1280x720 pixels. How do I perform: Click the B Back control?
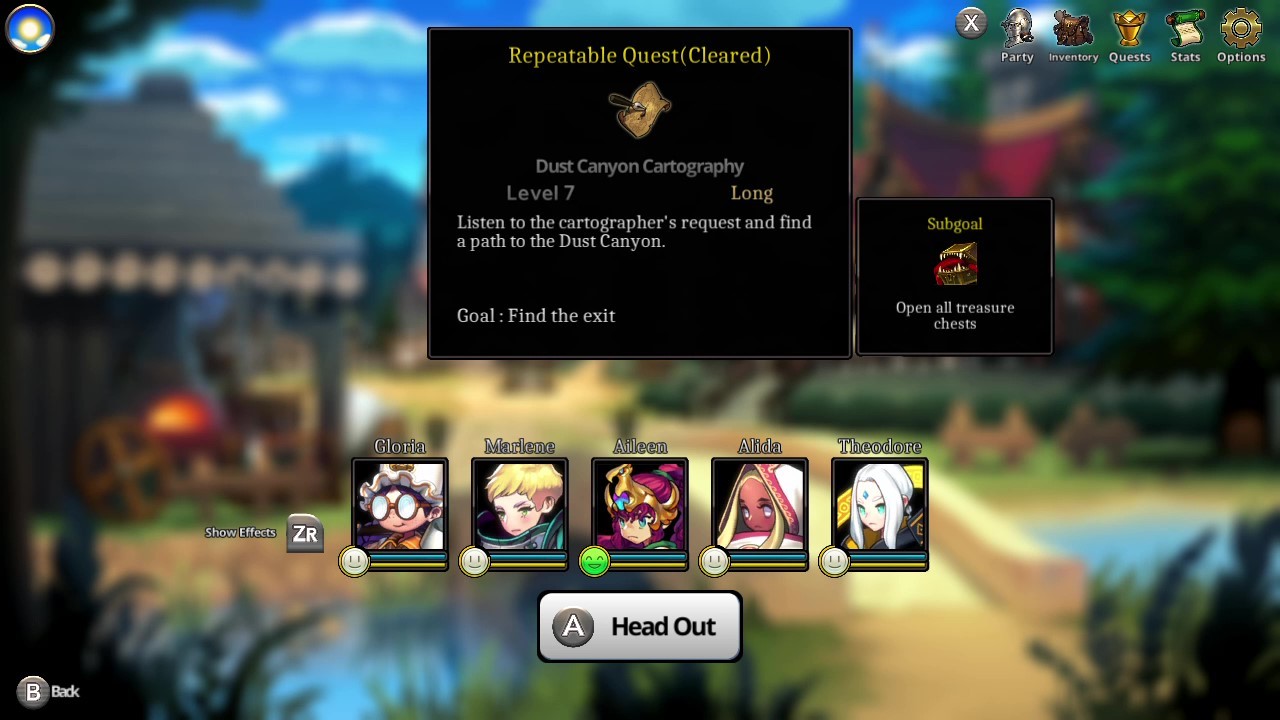coord(35,691)
